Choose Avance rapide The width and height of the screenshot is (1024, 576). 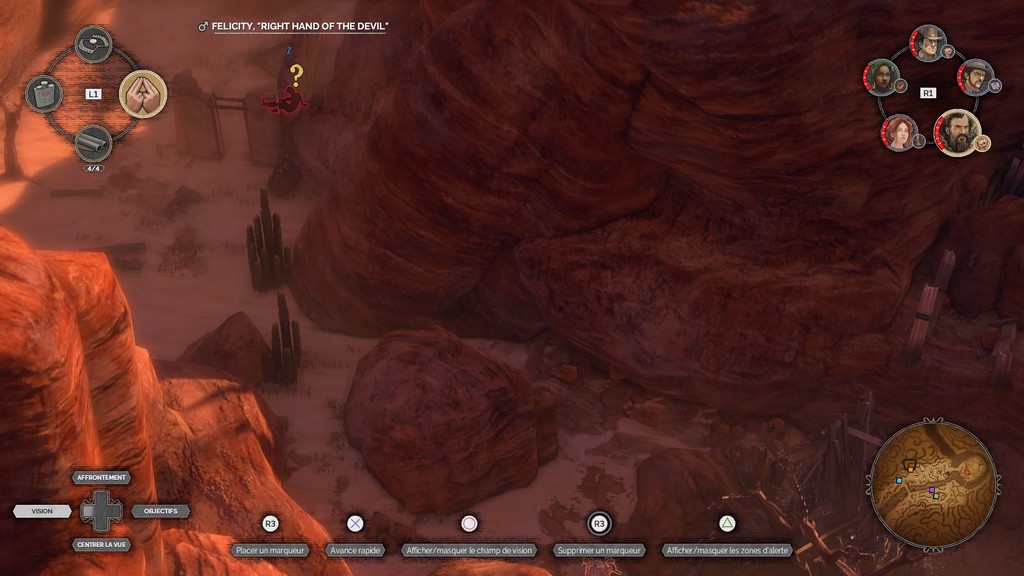point(355,550)
